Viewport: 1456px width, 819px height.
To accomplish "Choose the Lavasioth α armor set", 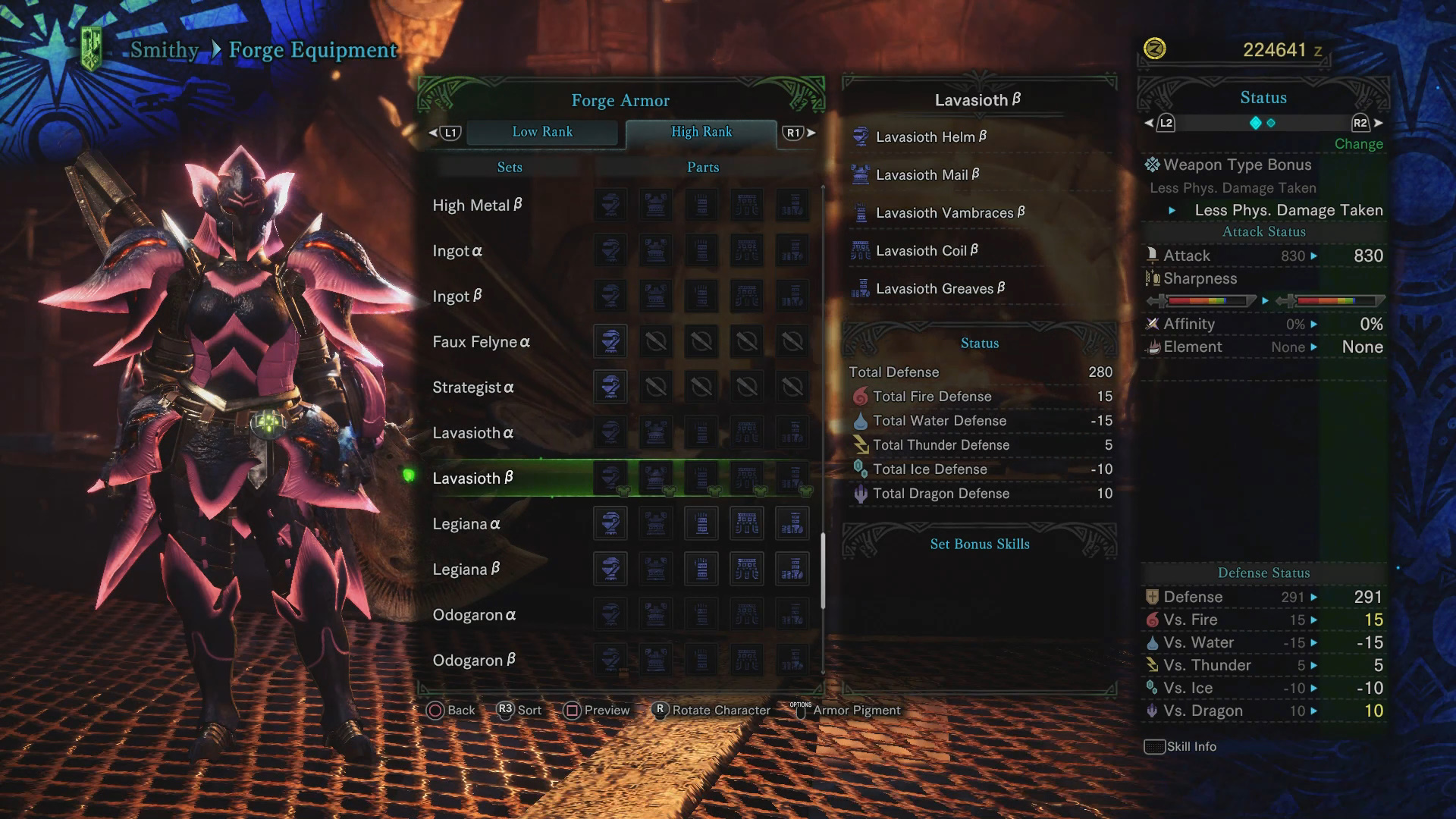I will click(x=473, y=433).
